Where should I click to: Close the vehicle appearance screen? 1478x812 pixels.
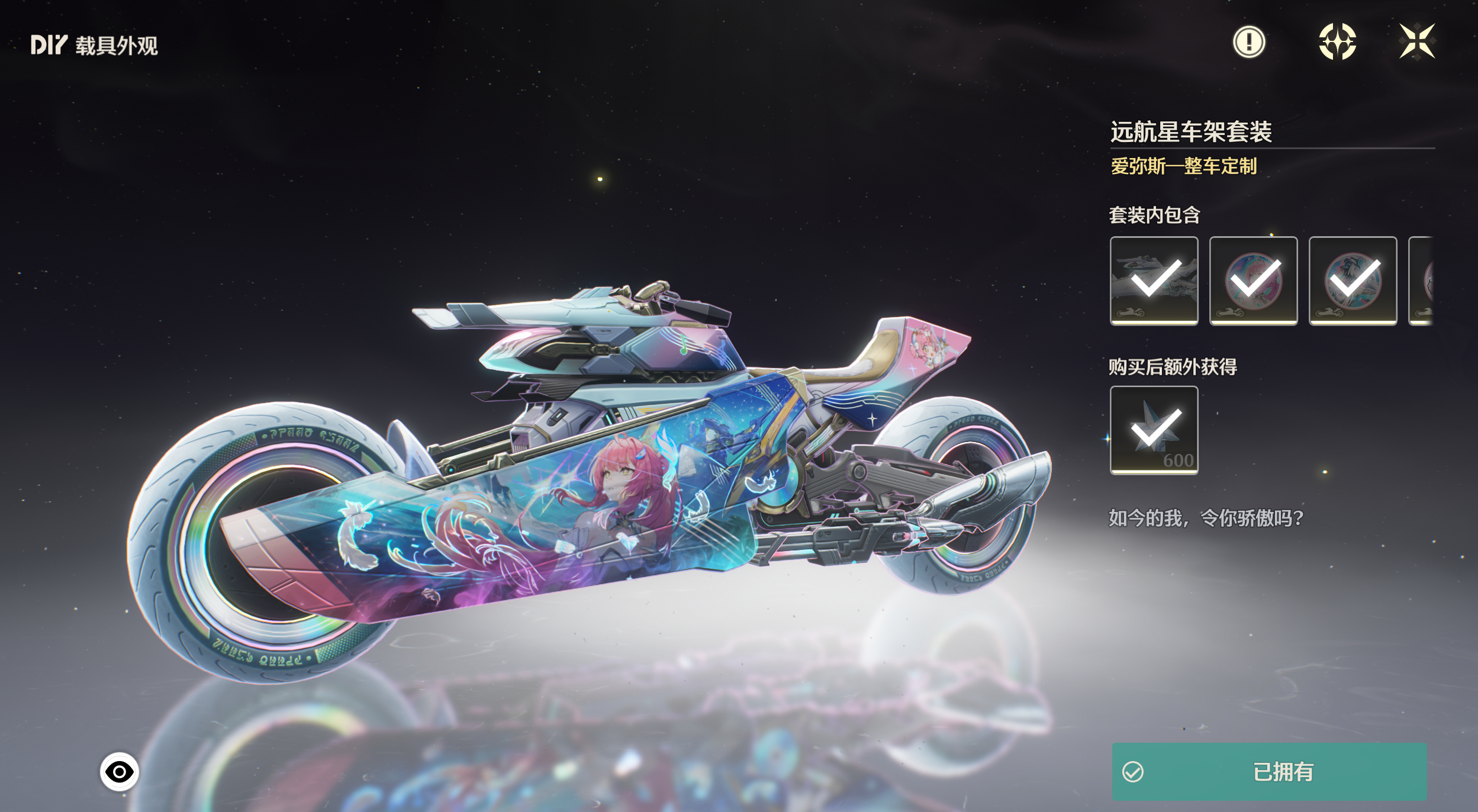(x=1416, y=41)
